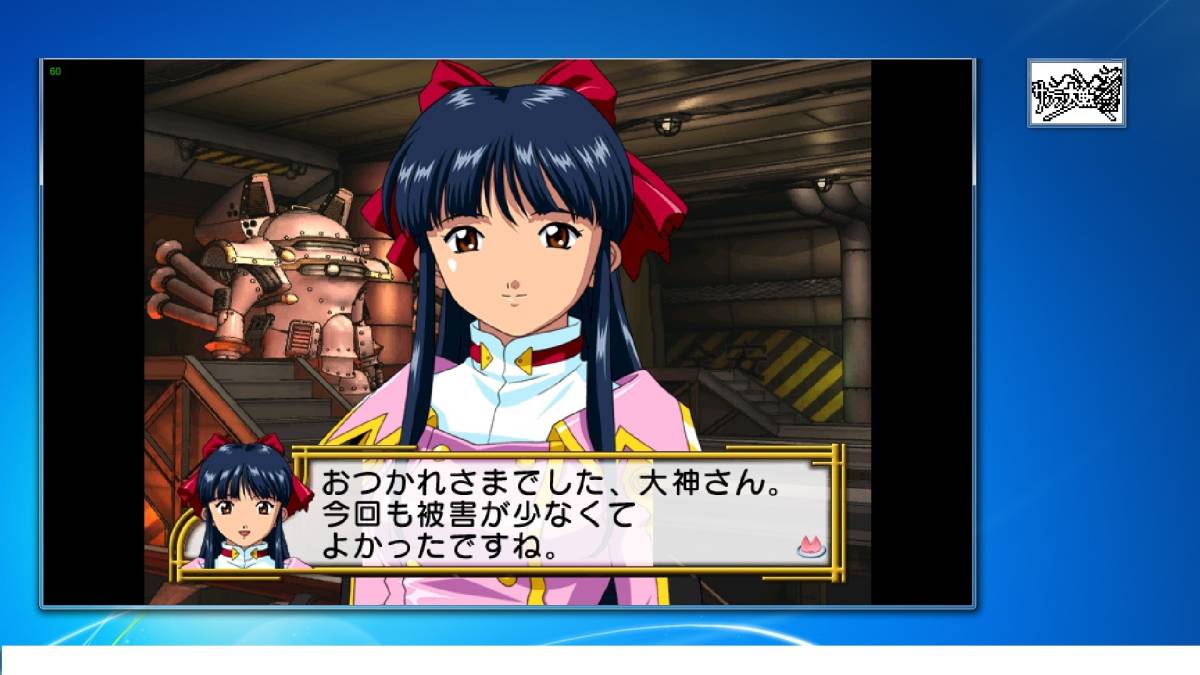Screen dimensions: 1200x675
Task: Open the Sakura Taisen desktop icon
Action: pyautogui.click(x=1076, y=93)
